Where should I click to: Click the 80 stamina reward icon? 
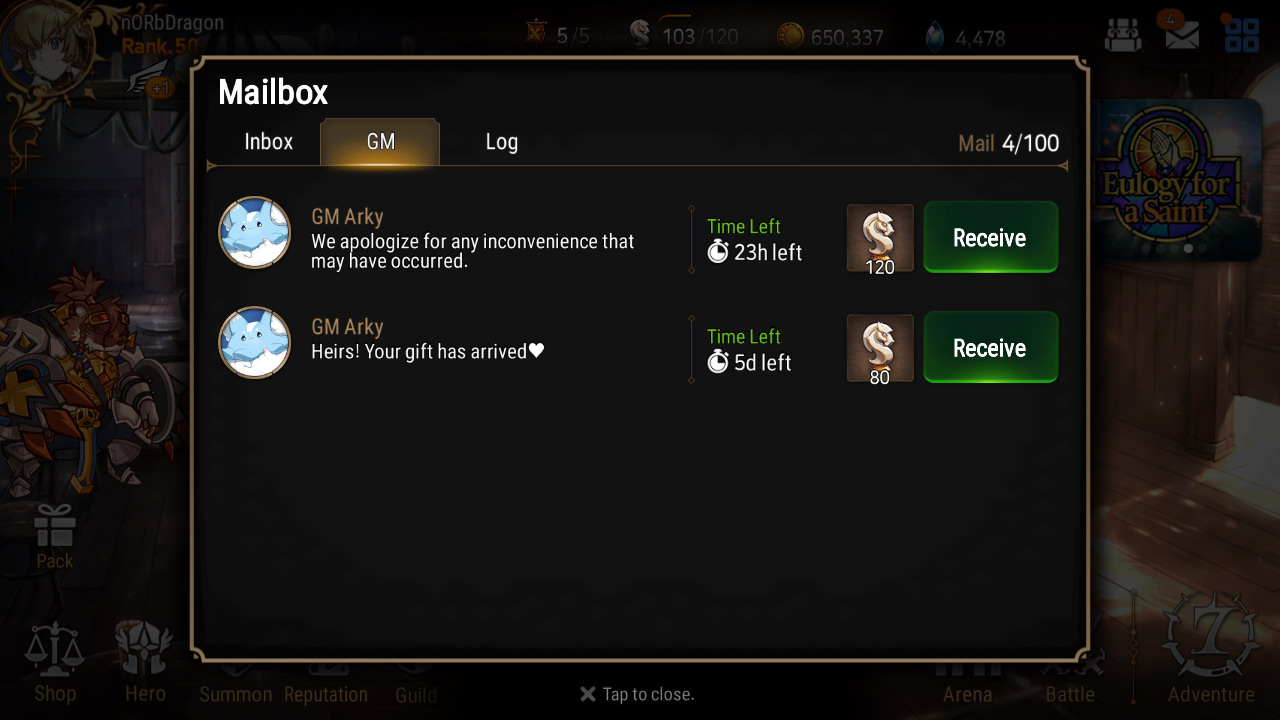[x=880, y=348]
